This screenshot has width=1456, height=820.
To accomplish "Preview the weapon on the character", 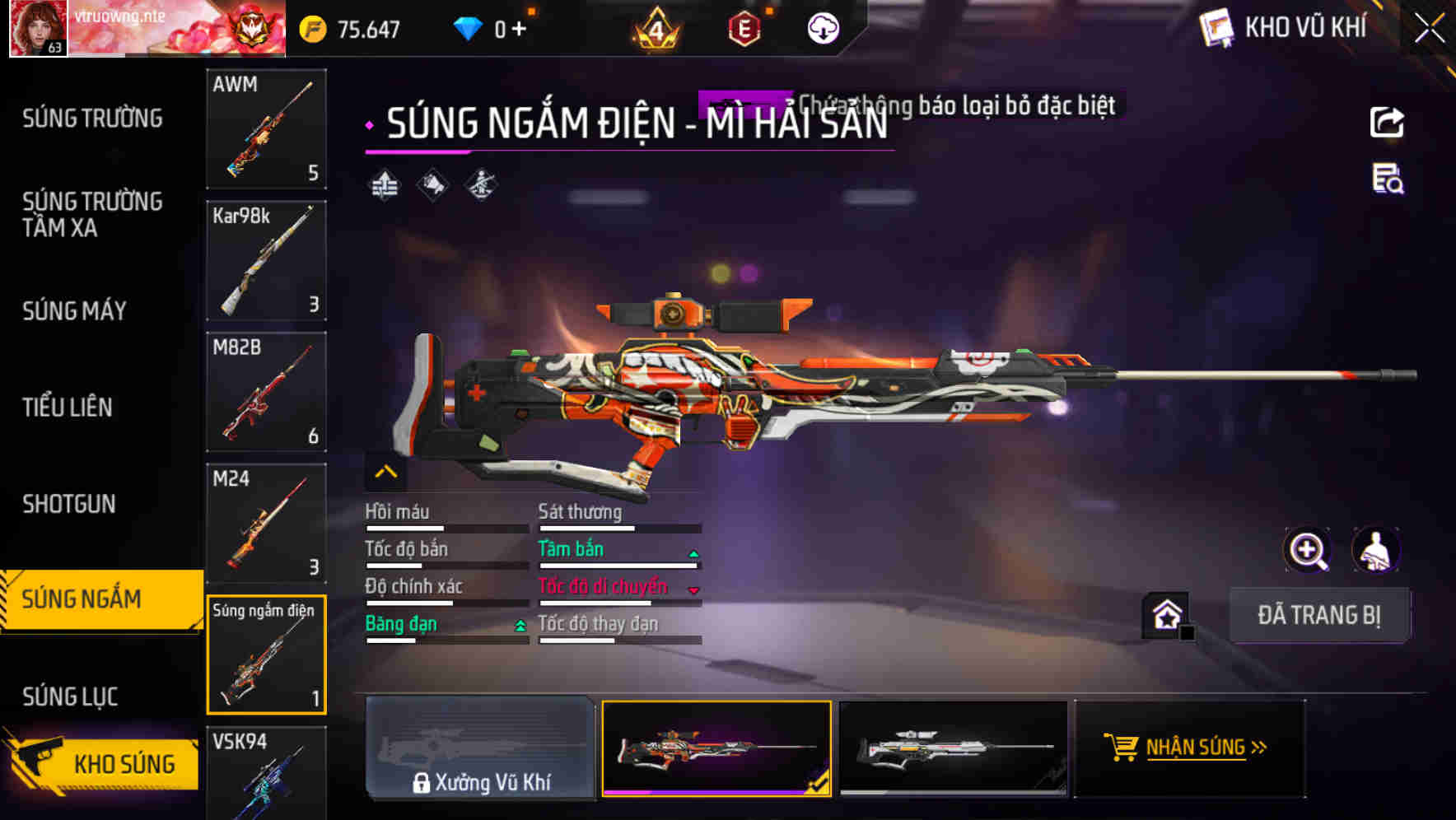I will [x=1375, y=550].
